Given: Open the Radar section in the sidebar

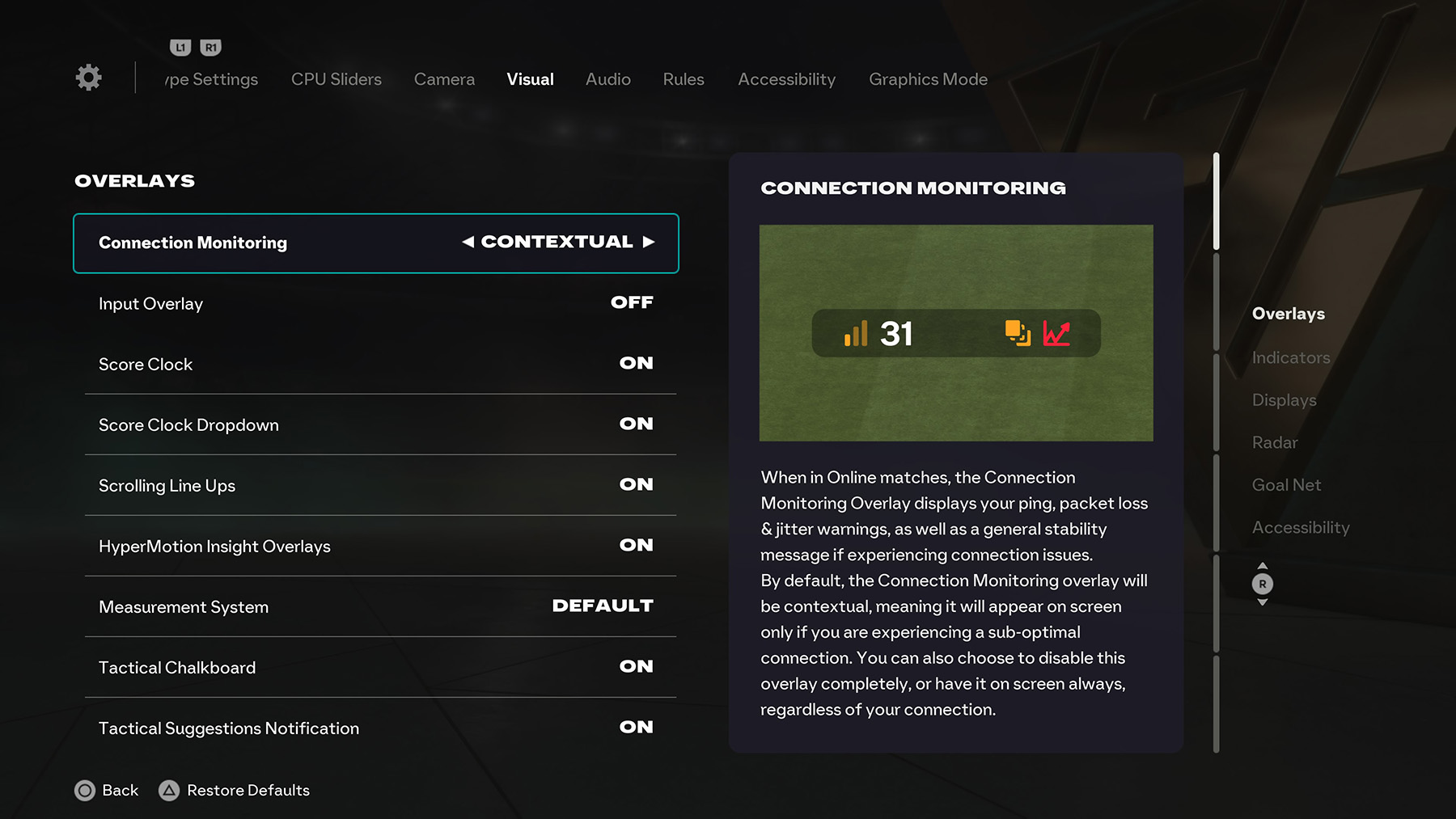Looking at the screenshot, I should 1274,442.
